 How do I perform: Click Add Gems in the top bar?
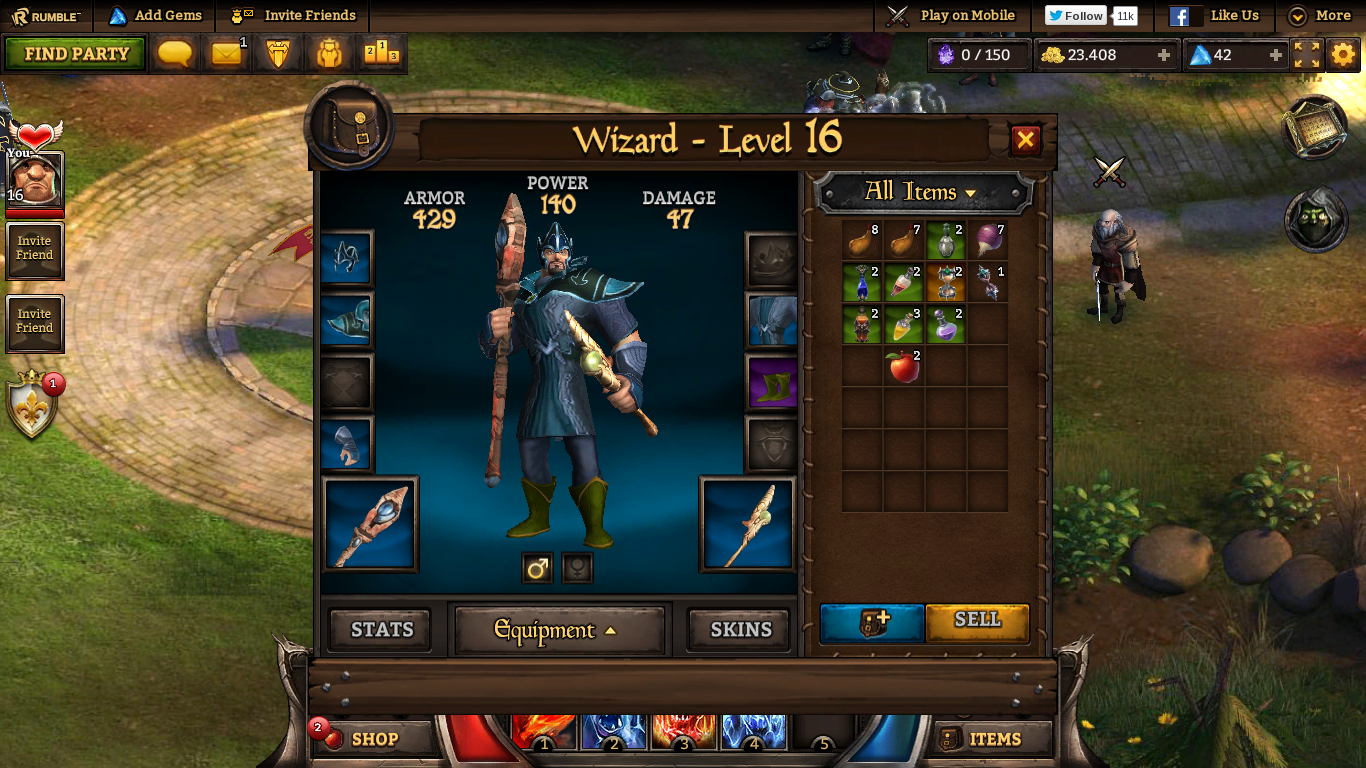155,15
